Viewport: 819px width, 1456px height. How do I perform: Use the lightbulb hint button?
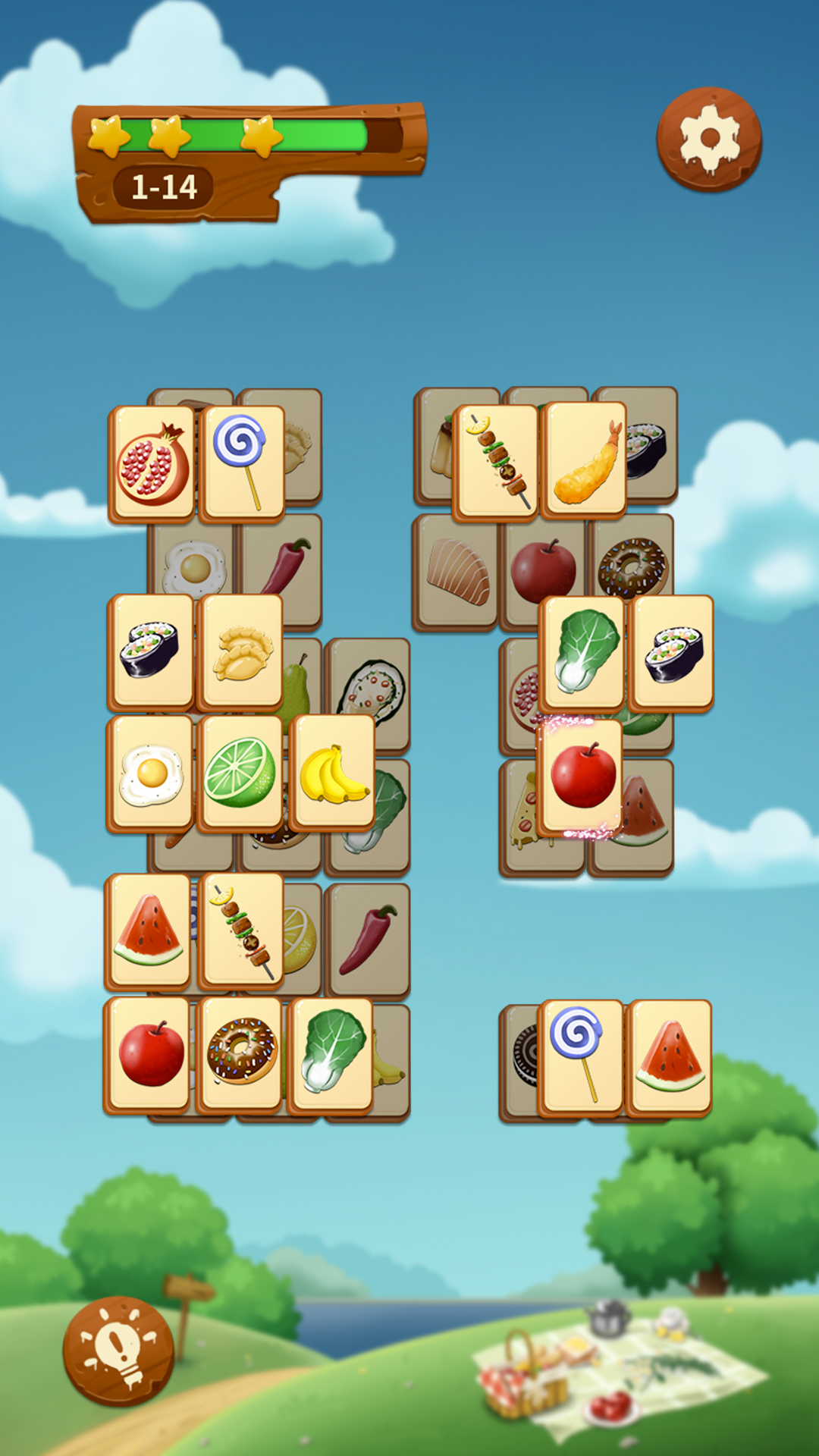pos(118,1351)
